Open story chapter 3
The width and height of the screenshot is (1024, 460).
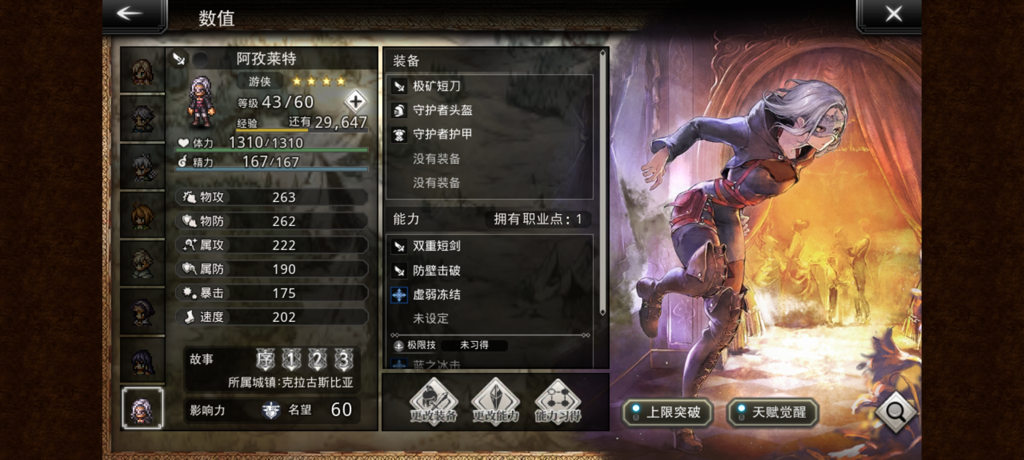coord(343,360)
